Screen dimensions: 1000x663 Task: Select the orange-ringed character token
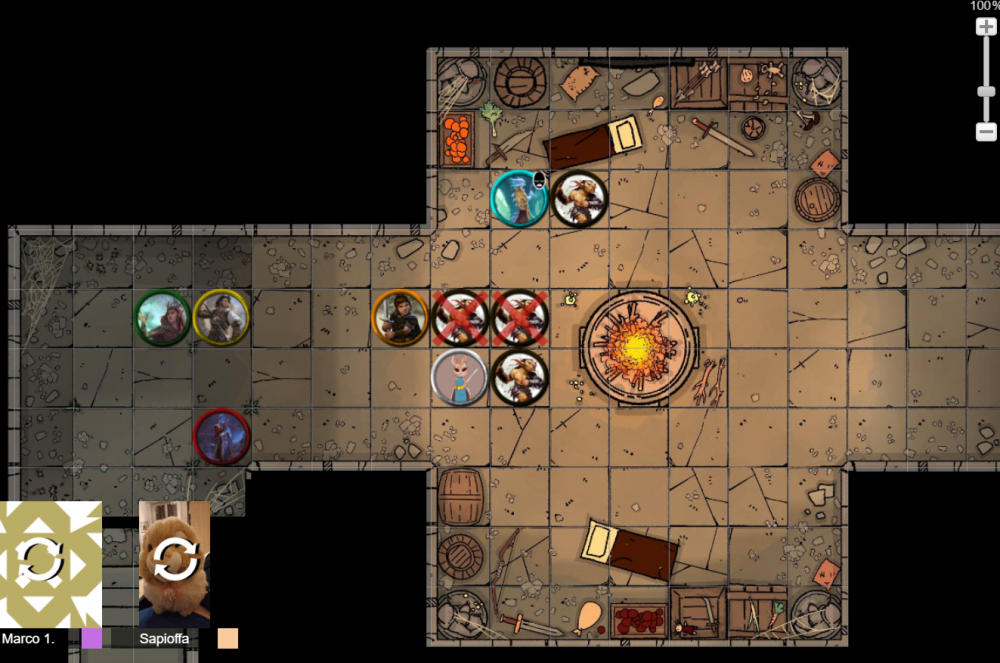pyautogui.click(x=400, y=317)
